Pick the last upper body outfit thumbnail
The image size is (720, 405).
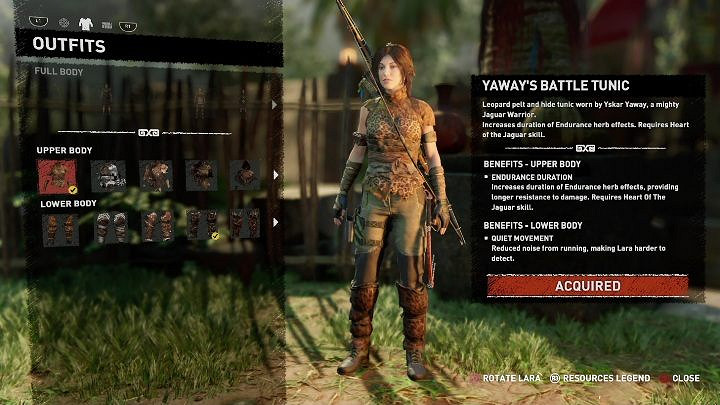point(245,176)
